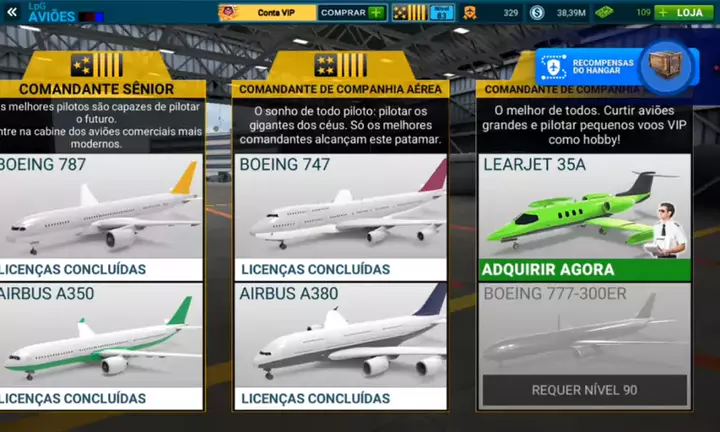
Task: Click the green banknotes currency icon
Action: click(604, 13)
